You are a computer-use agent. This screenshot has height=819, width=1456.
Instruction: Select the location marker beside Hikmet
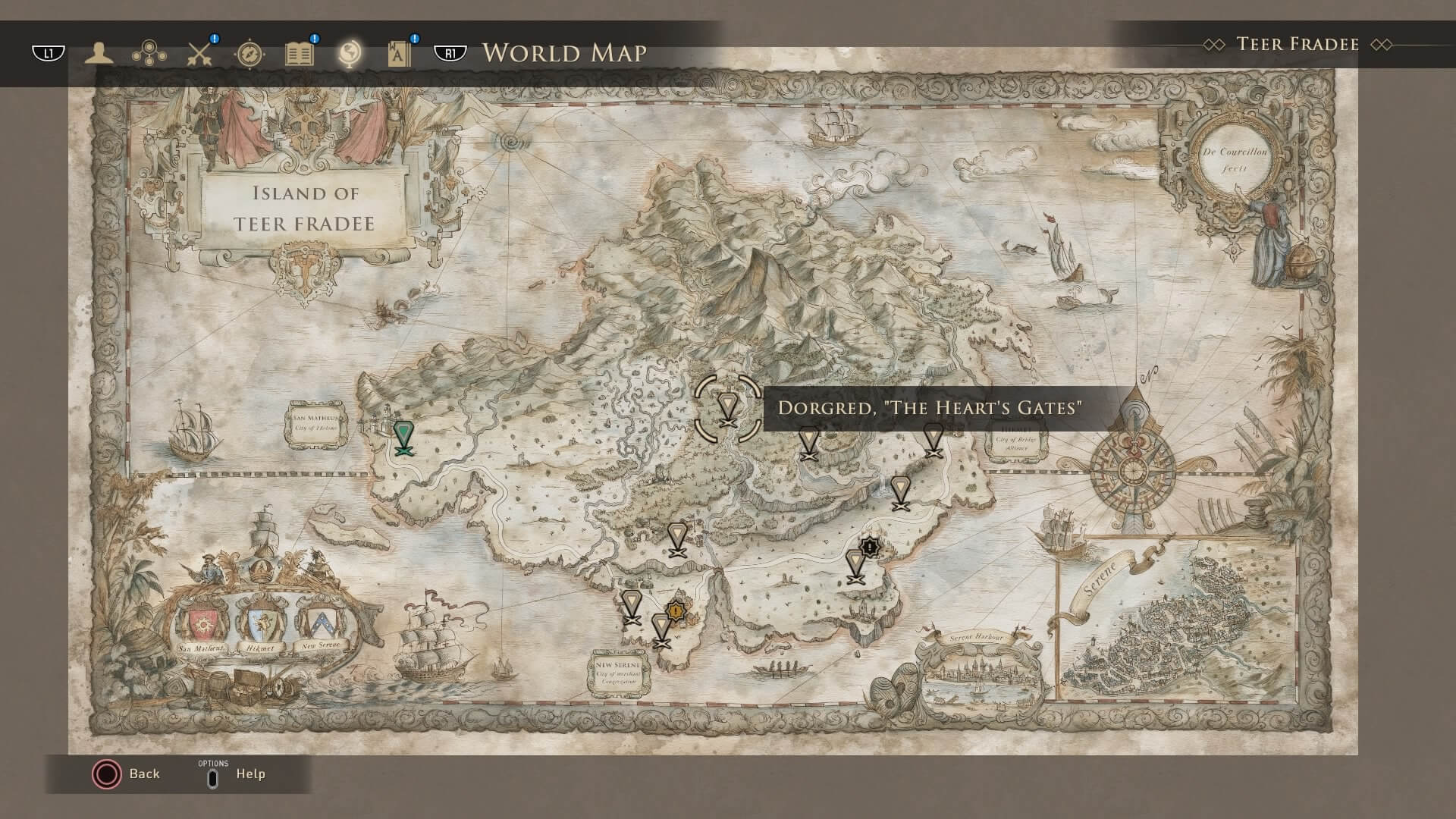[933, 440]
